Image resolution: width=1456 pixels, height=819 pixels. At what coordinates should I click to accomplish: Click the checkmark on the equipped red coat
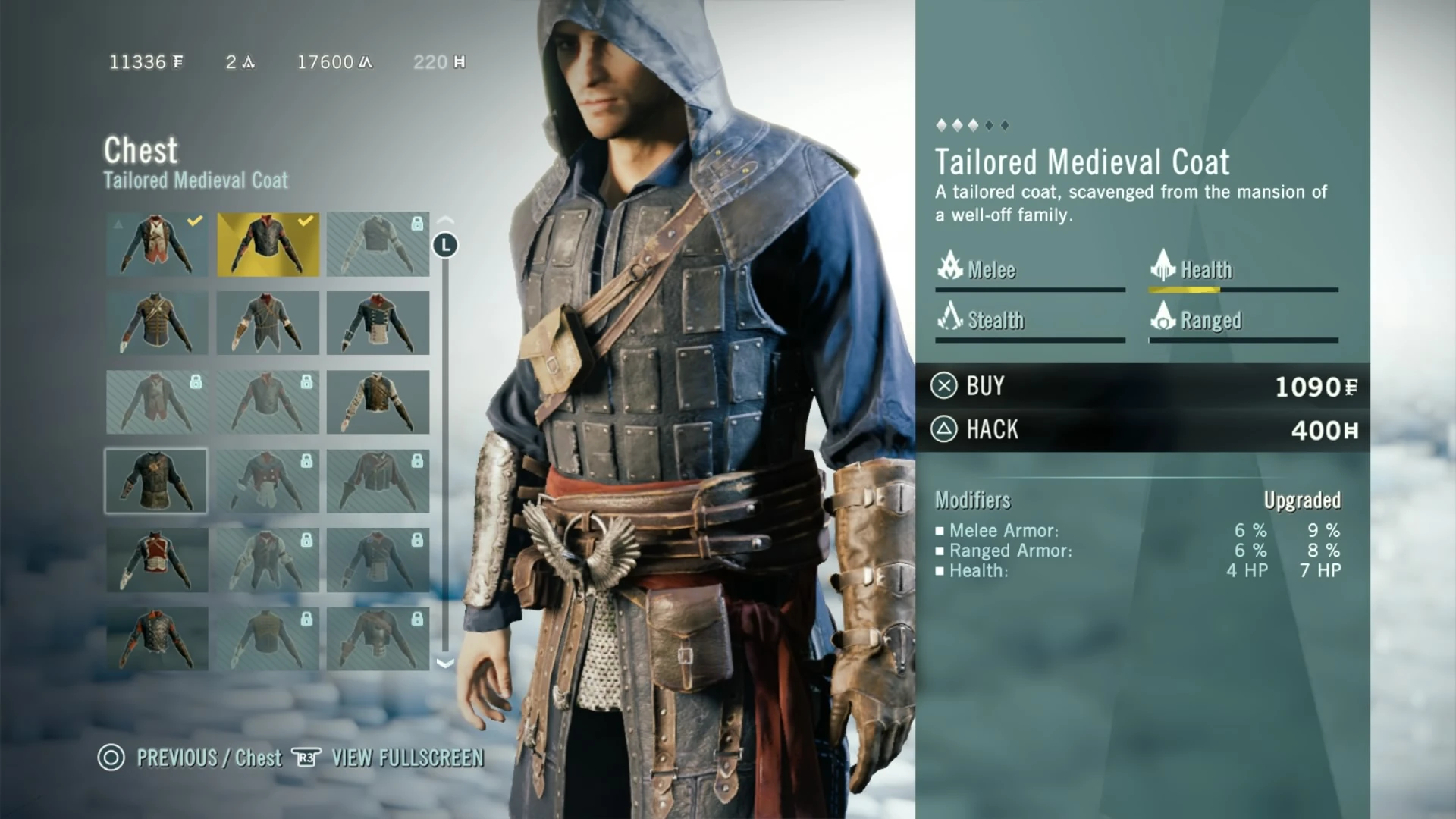coord(195,221)
